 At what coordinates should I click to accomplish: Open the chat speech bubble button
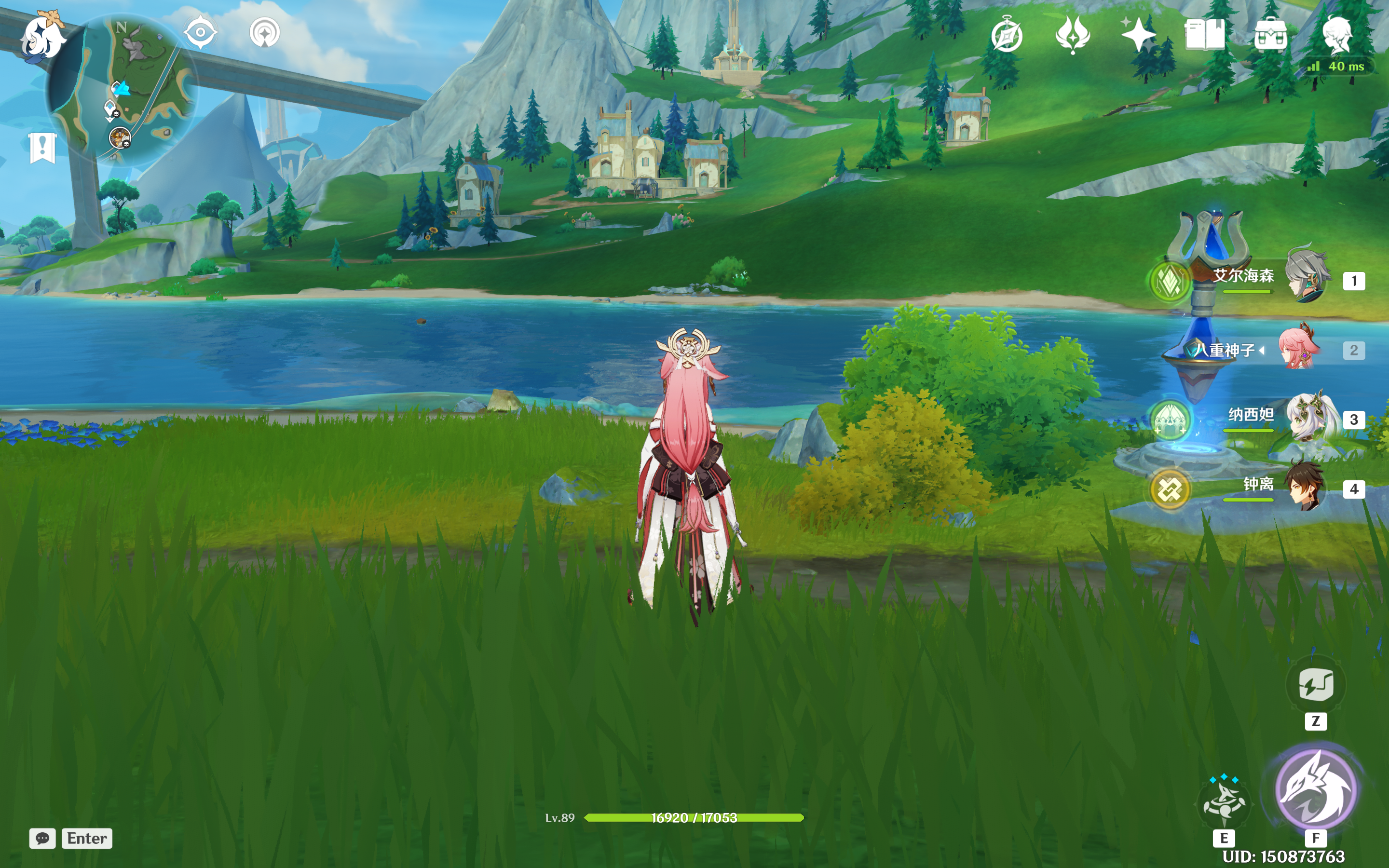pyautogui.click(x=42, y=838)
